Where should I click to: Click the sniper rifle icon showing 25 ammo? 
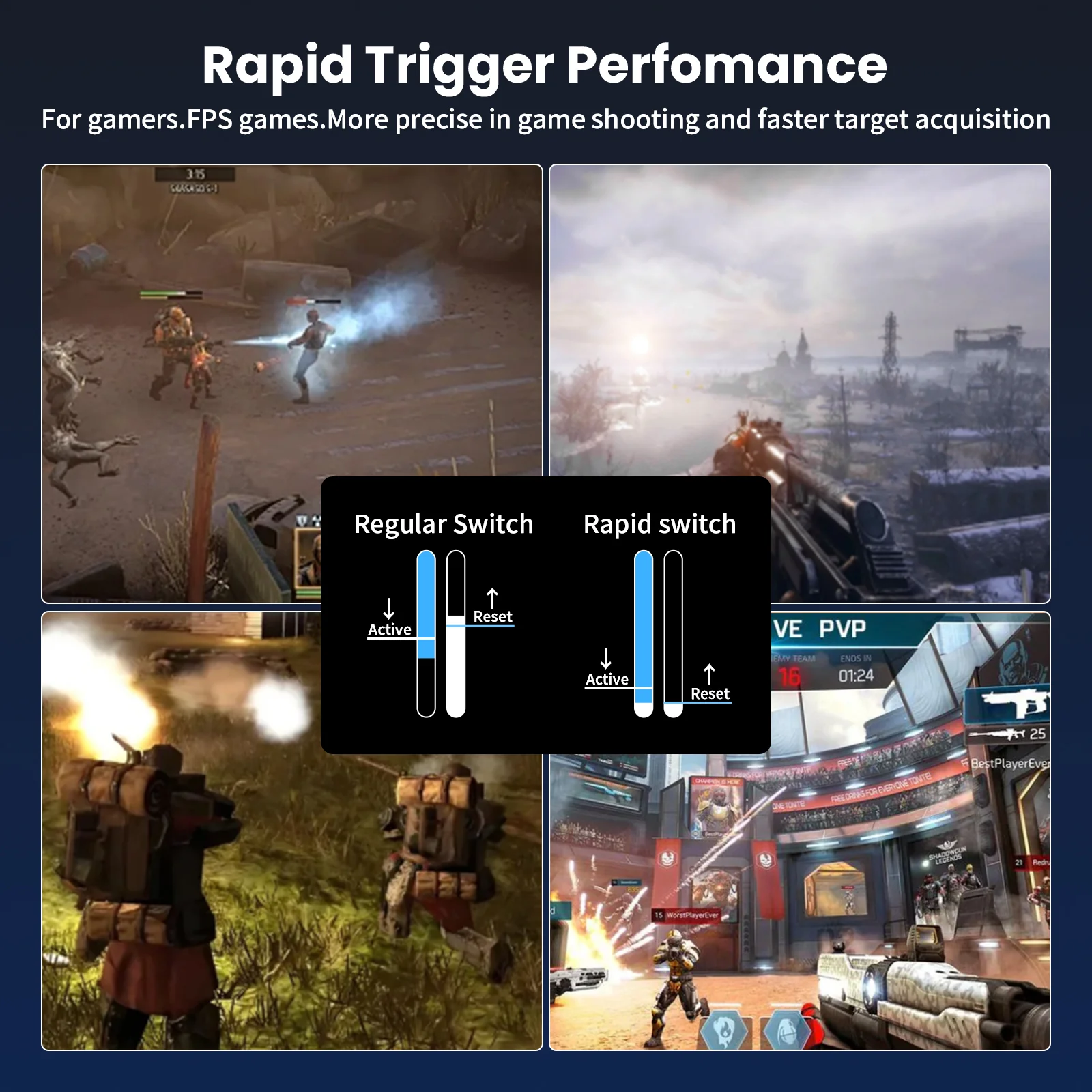point(1003,734)
